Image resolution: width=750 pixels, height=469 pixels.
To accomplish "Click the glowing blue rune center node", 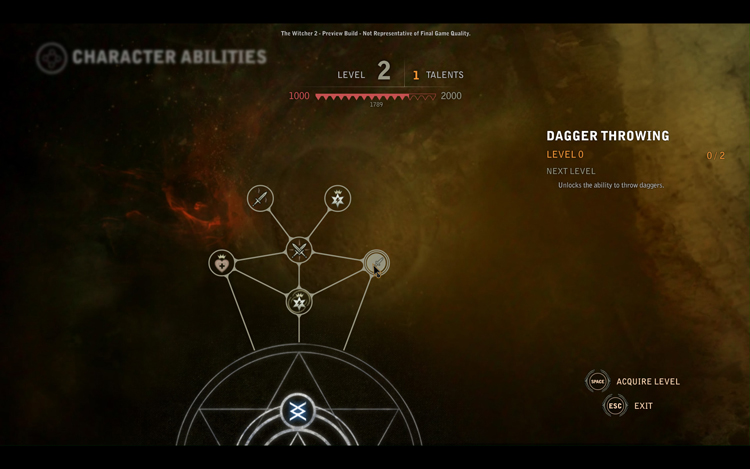I will pyautogui.click(x=297, y=411).
